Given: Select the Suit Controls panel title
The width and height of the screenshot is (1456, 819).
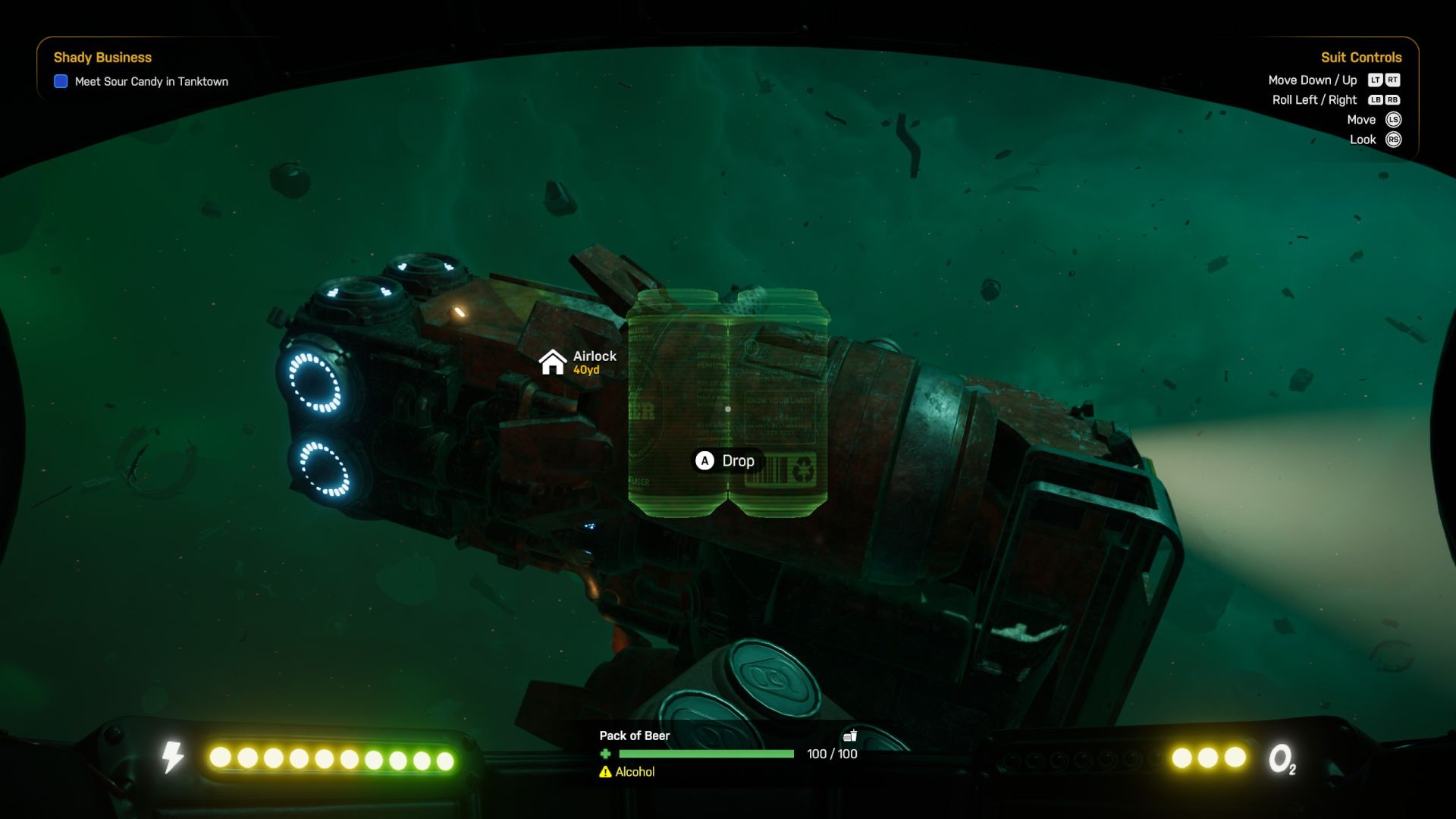Looking at the screenshot, I should [1360, 58].
